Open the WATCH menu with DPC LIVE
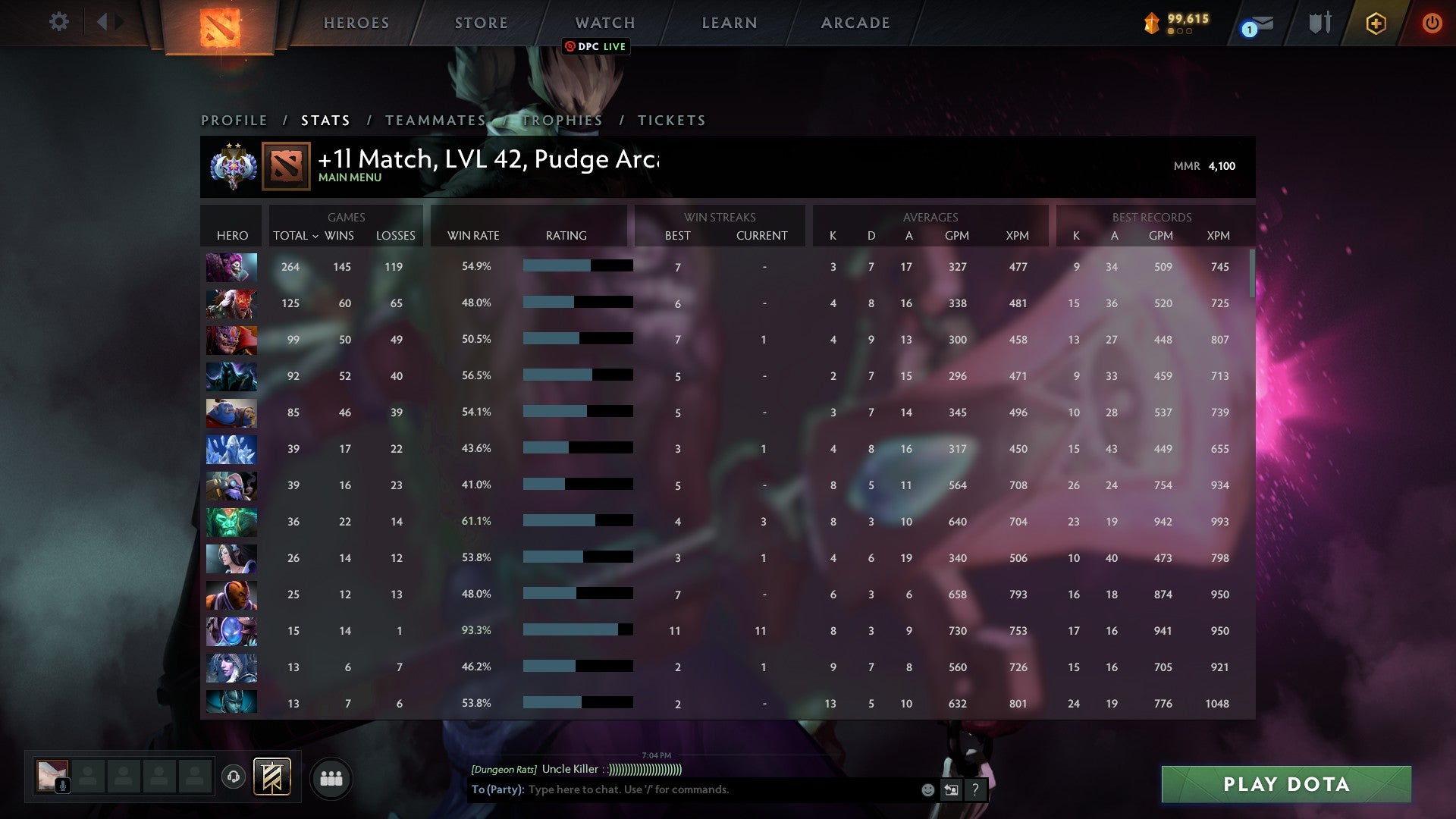 pos(604,23)
